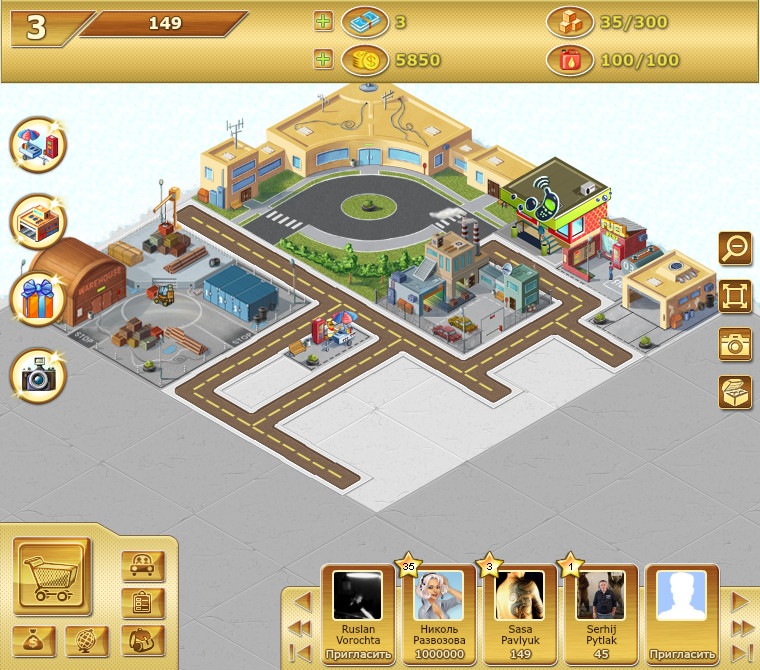The height and width of the screenshot is (670, 760).
Task: Click the magnifying glass zoom button
Action: (x=735, y=247)
